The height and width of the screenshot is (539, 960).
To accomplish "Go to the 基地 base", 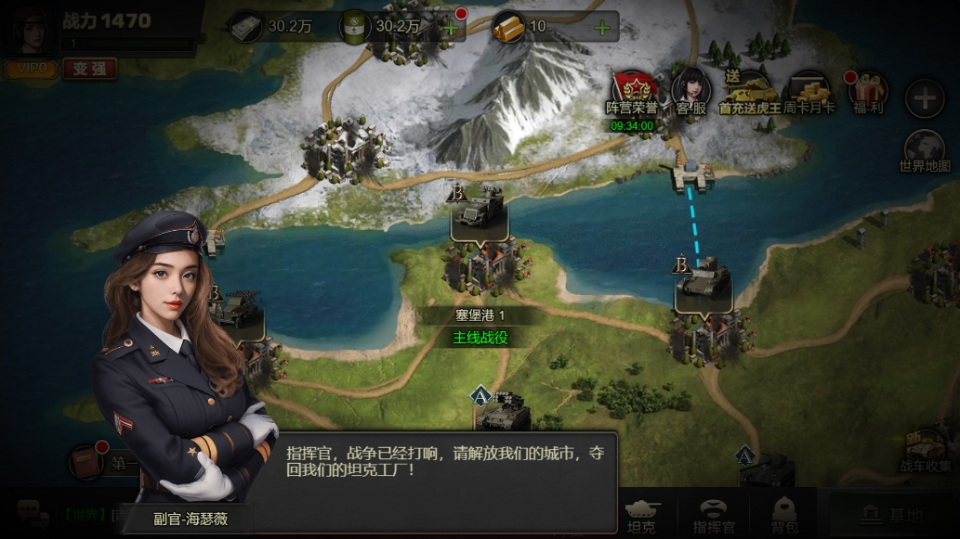I will pyautogui.click(x=893, y=514).
